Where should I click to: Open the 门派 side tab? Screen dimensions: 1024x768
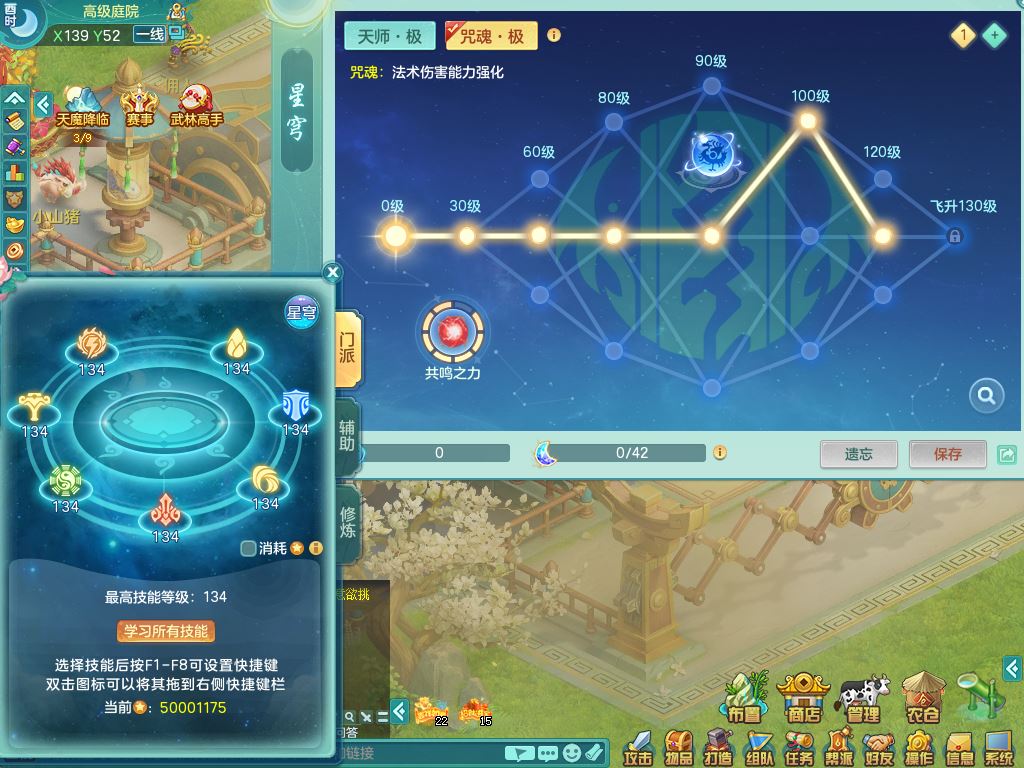346,343
